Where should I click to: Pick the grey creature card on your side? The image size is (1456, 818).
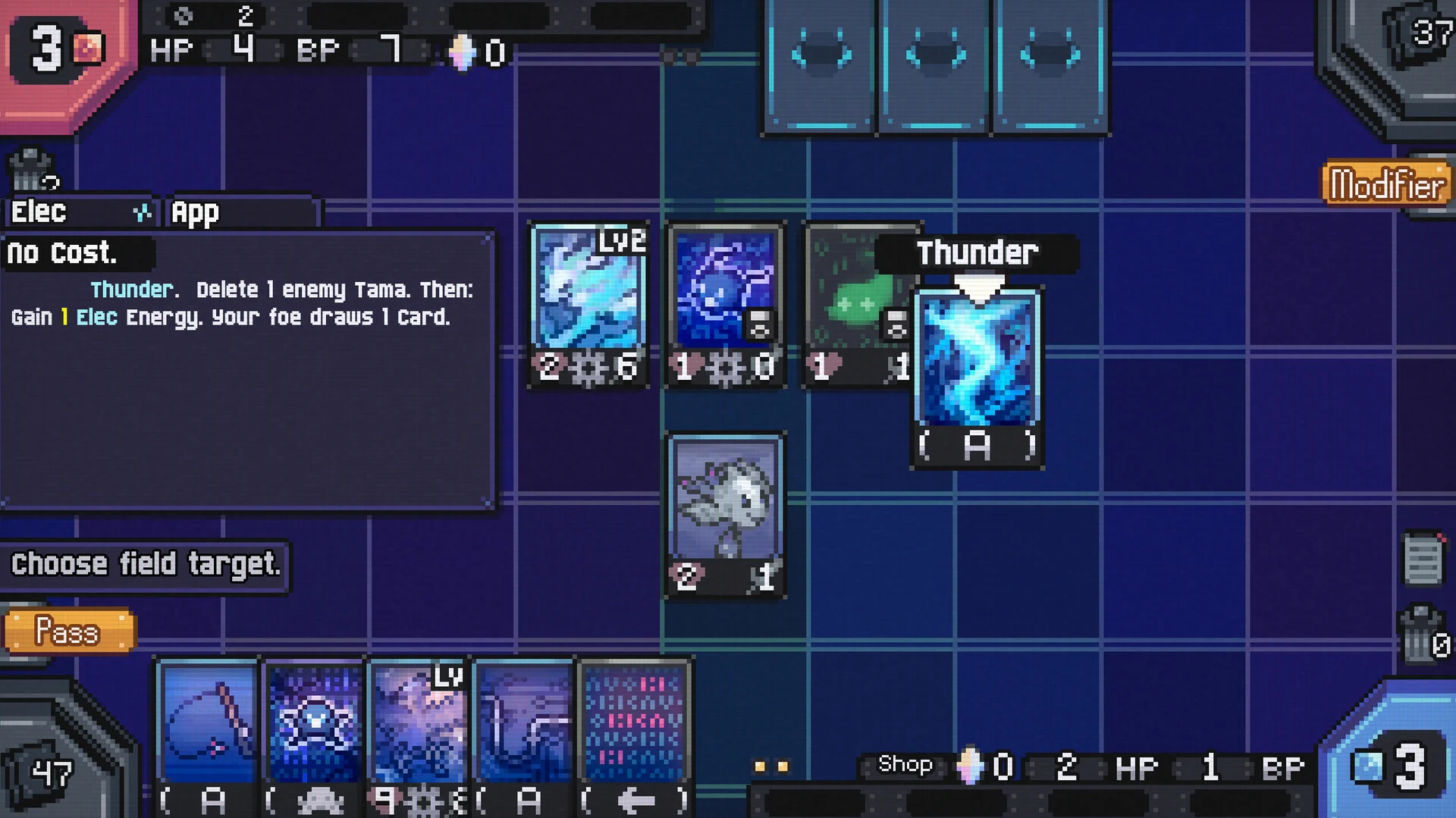tap(725, 516)
